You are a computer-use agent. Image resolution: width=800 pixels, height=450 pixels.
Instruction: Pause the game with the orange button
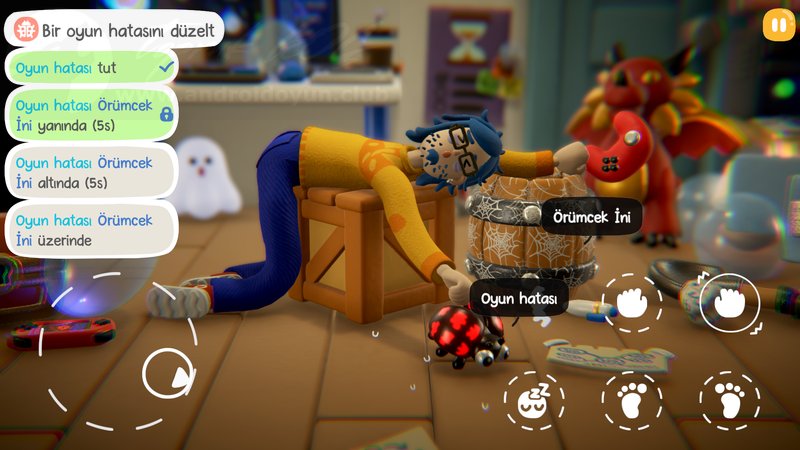click(778, 26)
